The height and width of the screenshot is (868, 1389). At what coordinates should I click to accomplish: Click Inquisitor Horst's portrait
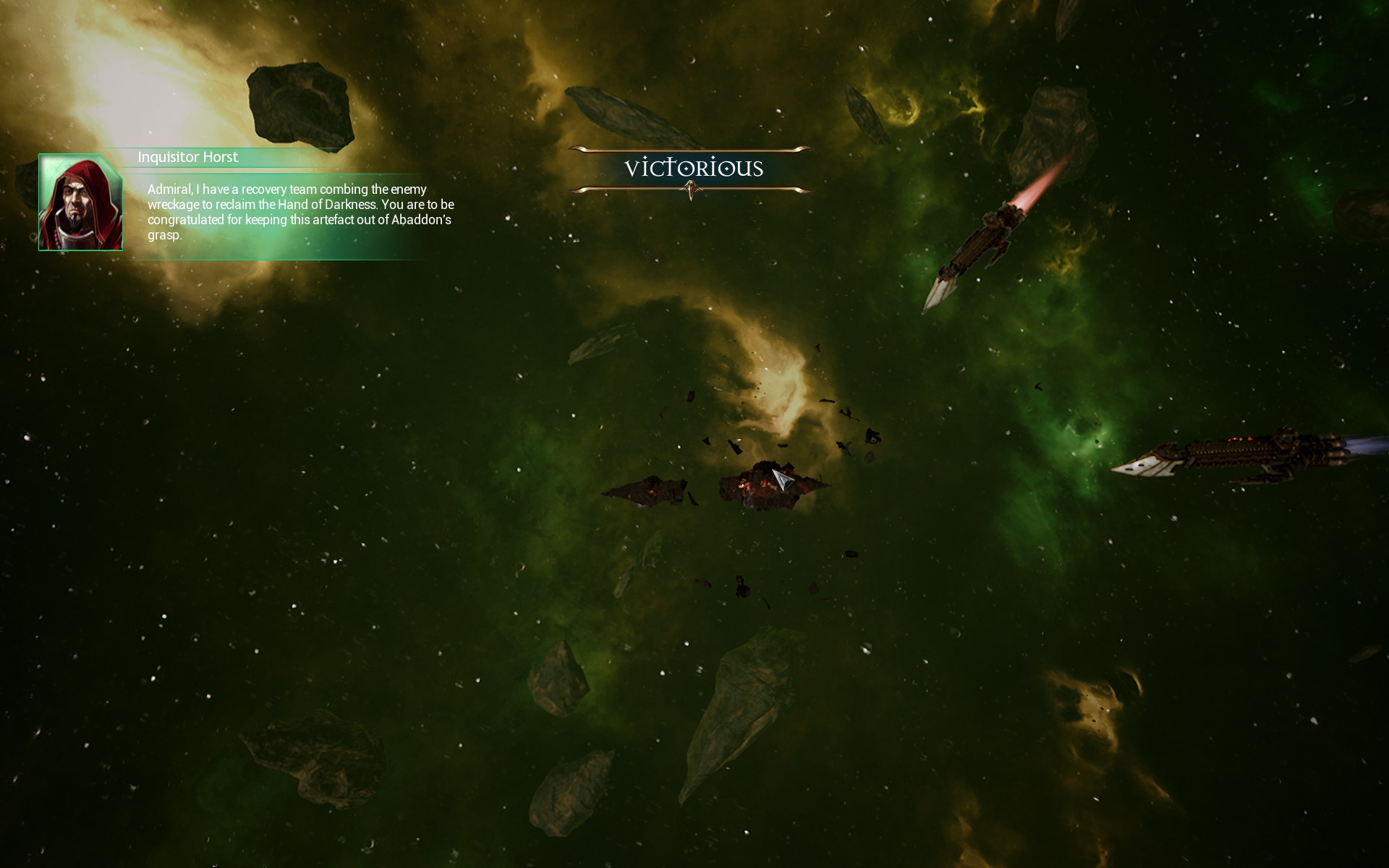click(80, 203)
